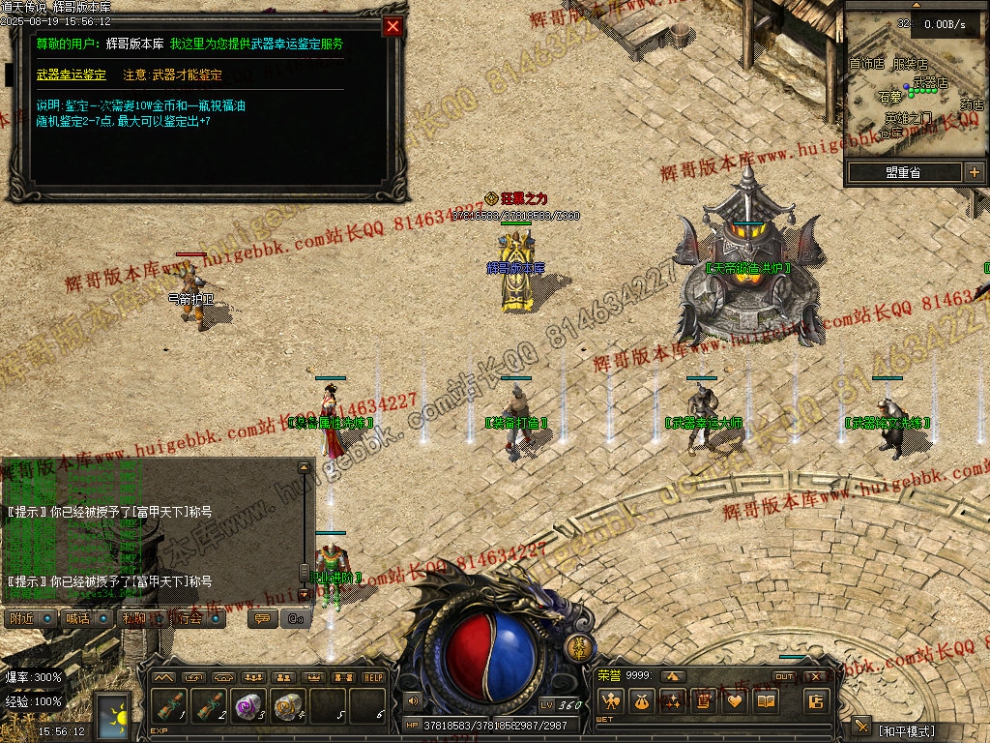
Task: Open the HELP button
Action: point(373,677)
